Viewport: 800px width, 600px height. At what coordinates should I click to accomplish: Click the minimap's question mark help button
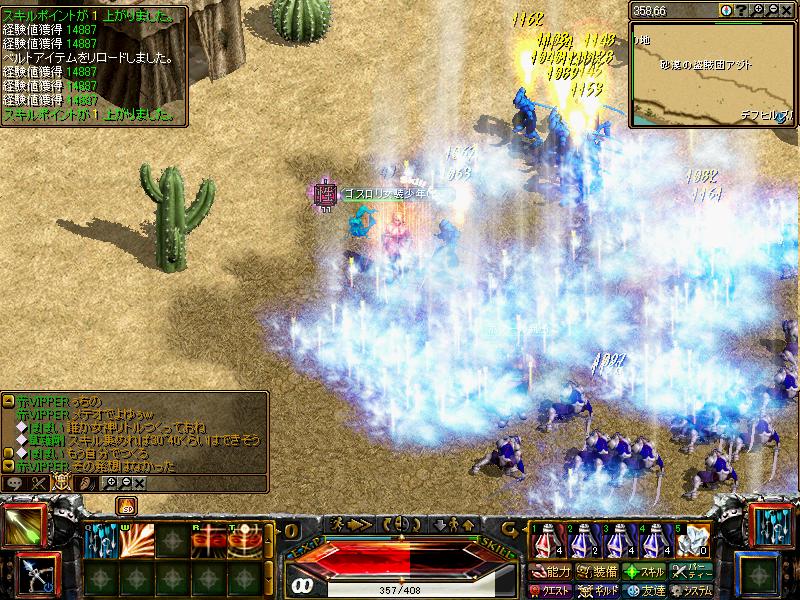click(x=741, y=9)
